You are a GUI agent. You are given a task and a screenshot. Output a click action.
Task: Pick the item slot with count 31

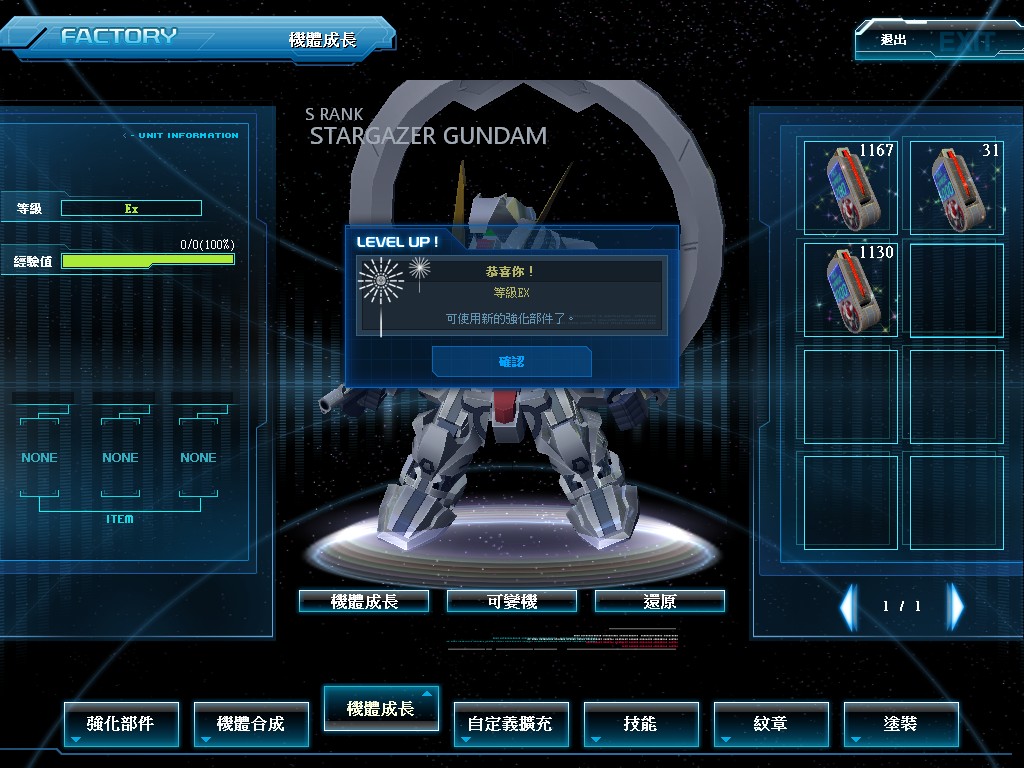click(956, 187)
